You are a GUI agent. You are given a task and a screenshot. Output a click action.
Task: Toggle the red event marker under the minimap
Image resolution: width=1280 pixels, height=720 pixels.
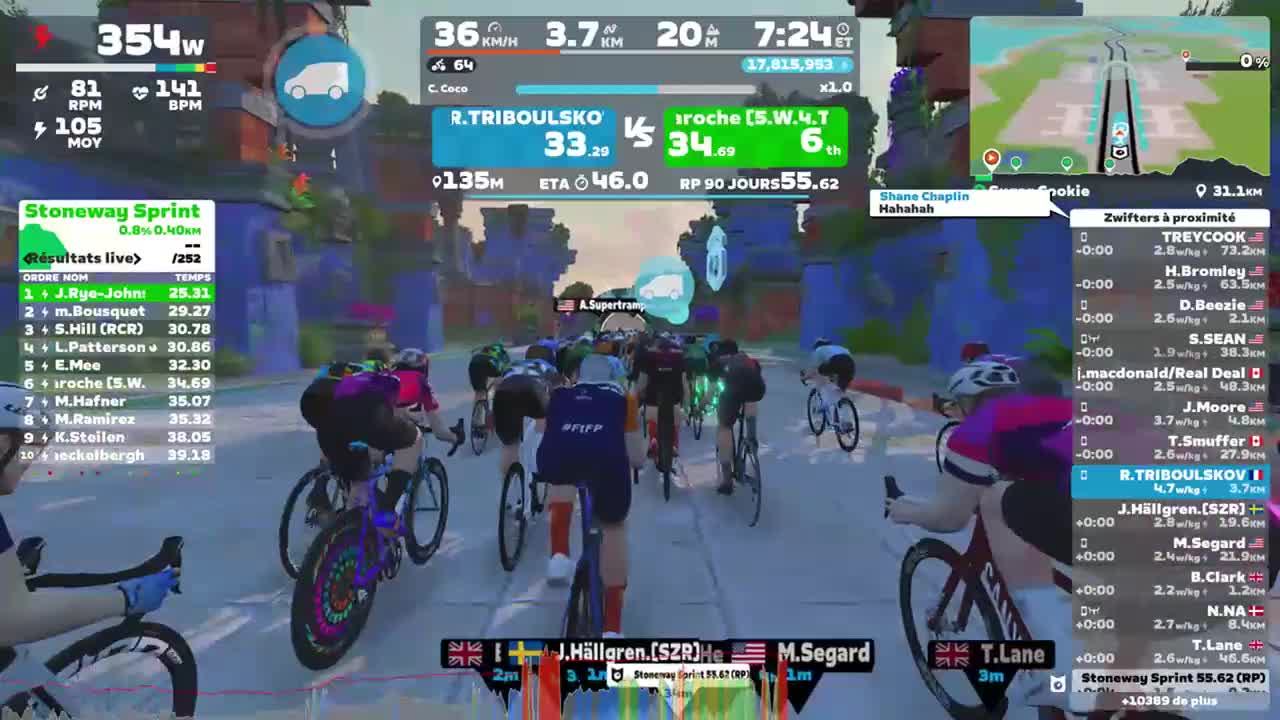pos(991,157)
